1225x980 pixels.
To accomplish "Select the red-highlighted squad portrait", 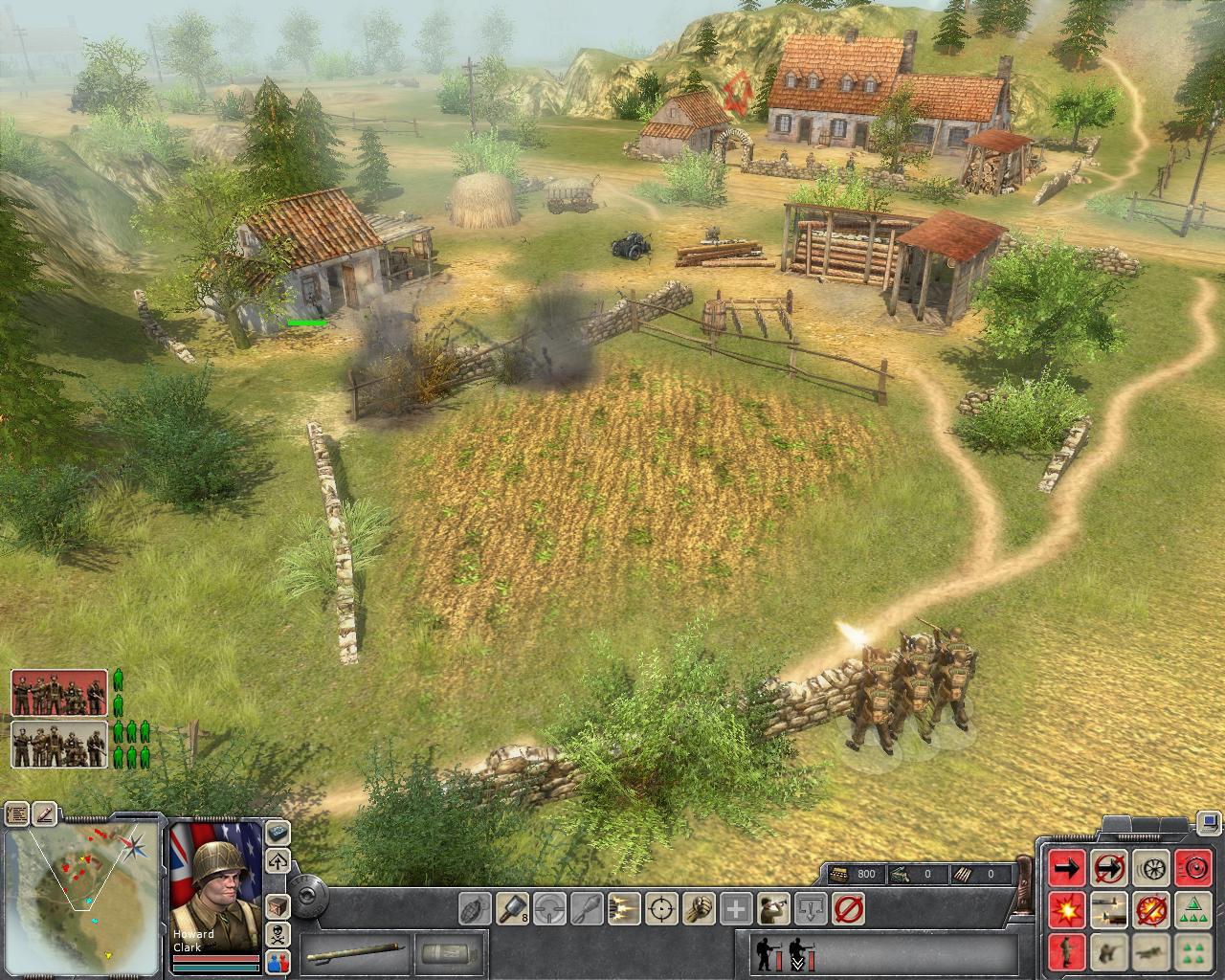I will pos(59,693).
